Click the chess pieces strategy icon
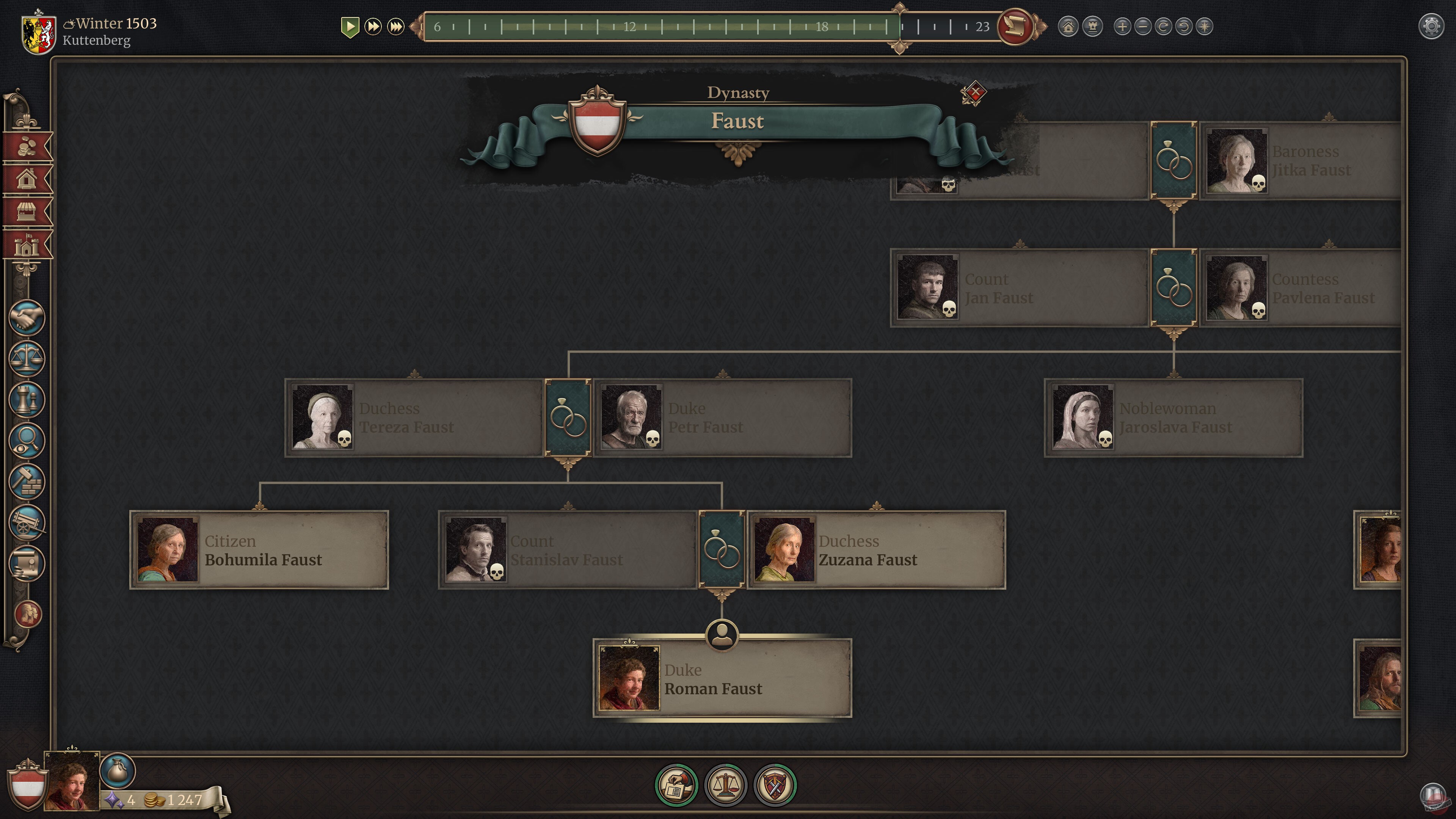 (27, 400)
